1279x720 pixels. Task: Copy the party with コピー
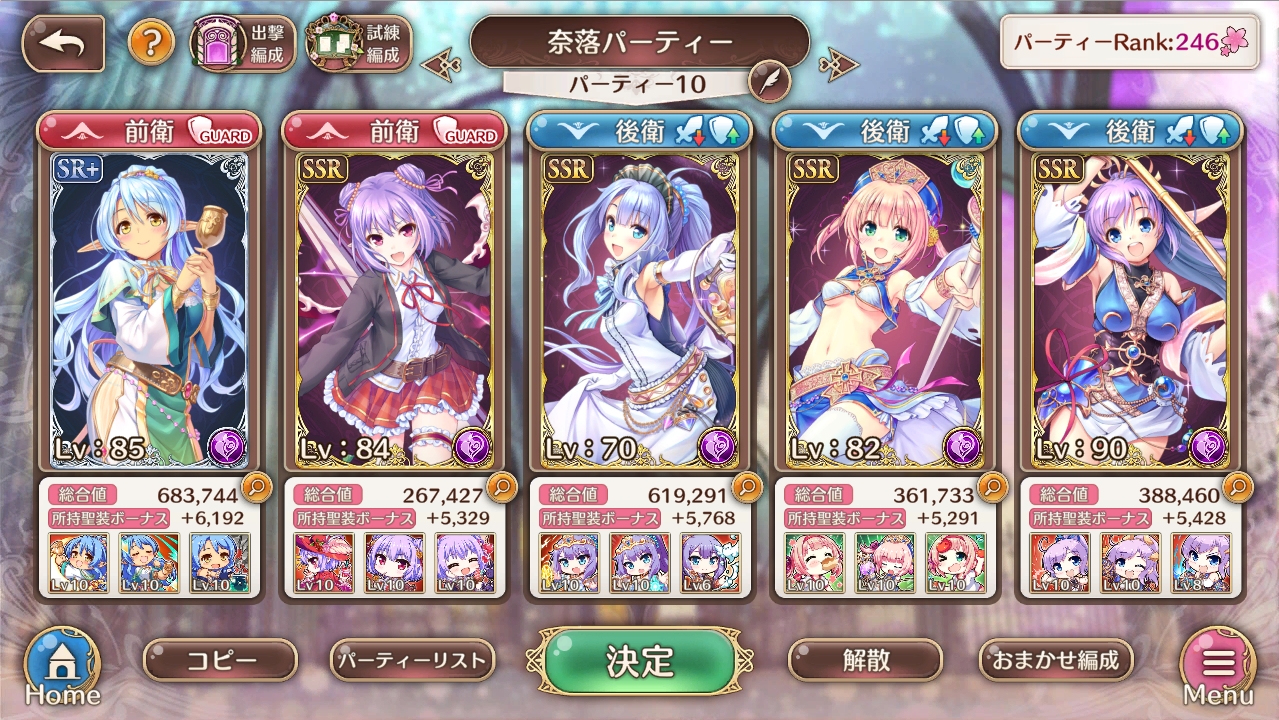point(220,660)
